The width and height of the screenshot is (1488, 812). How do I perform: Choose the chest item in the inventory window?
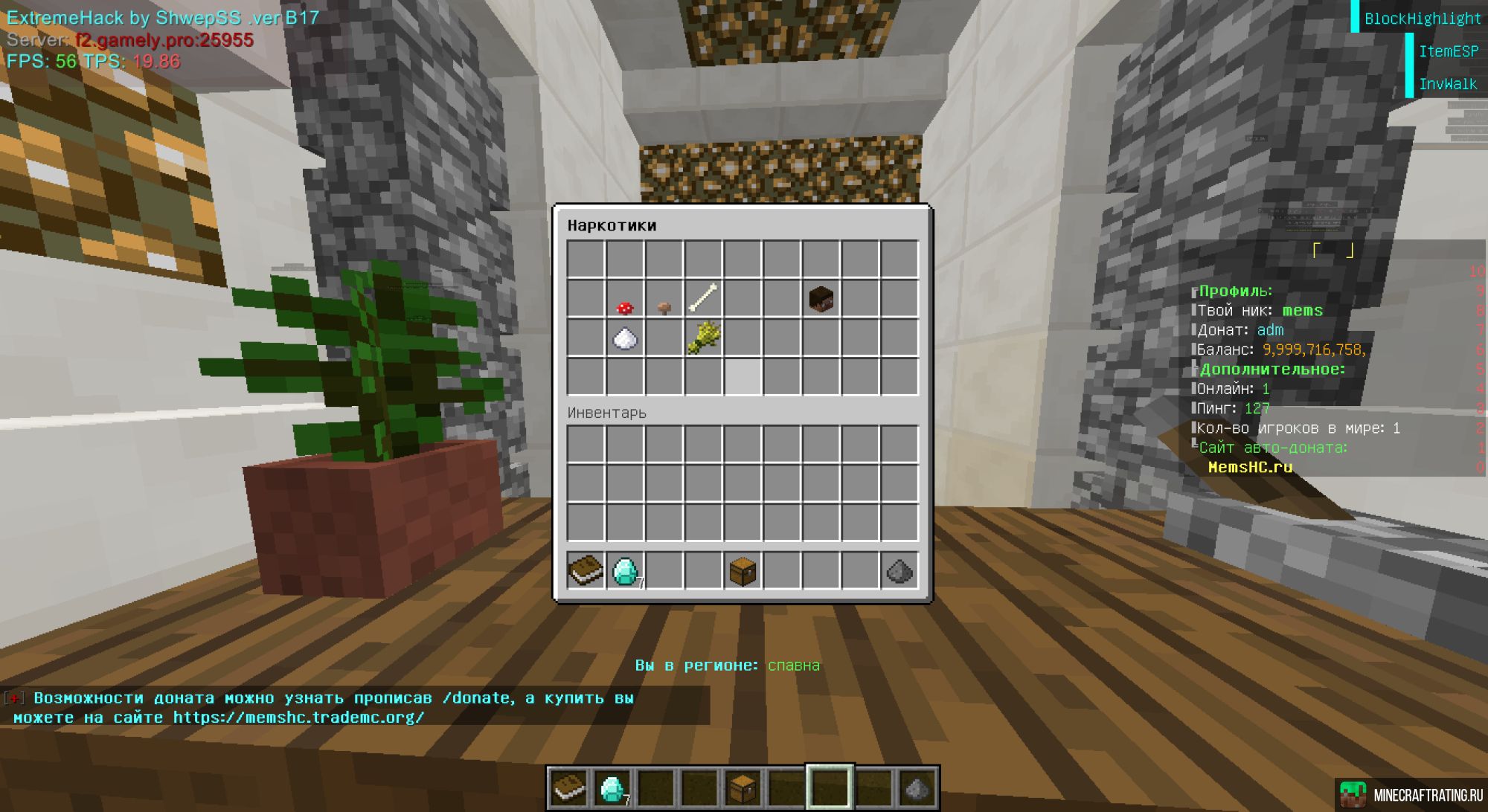coord(743,571)
